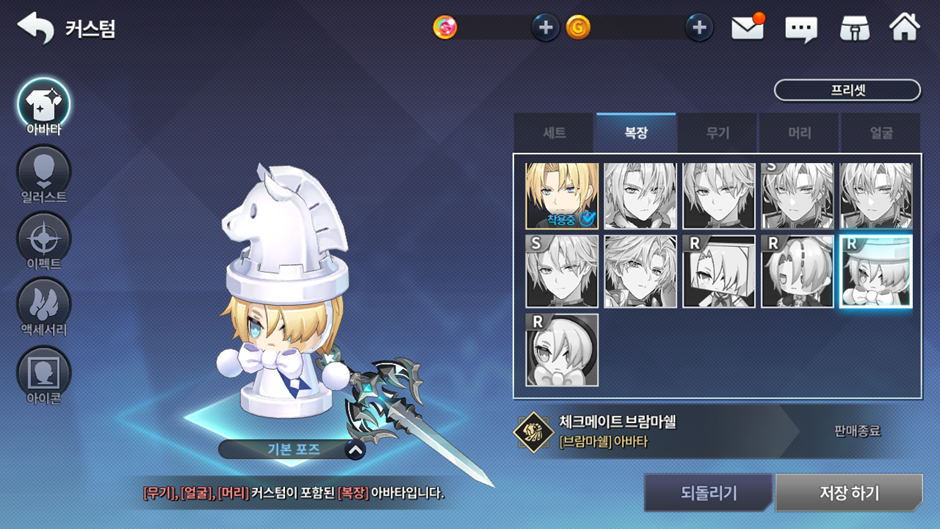Screen dimensions: 940x529
Task: Open the 프리셋 preset button
Action: click(x=847, y=90)
